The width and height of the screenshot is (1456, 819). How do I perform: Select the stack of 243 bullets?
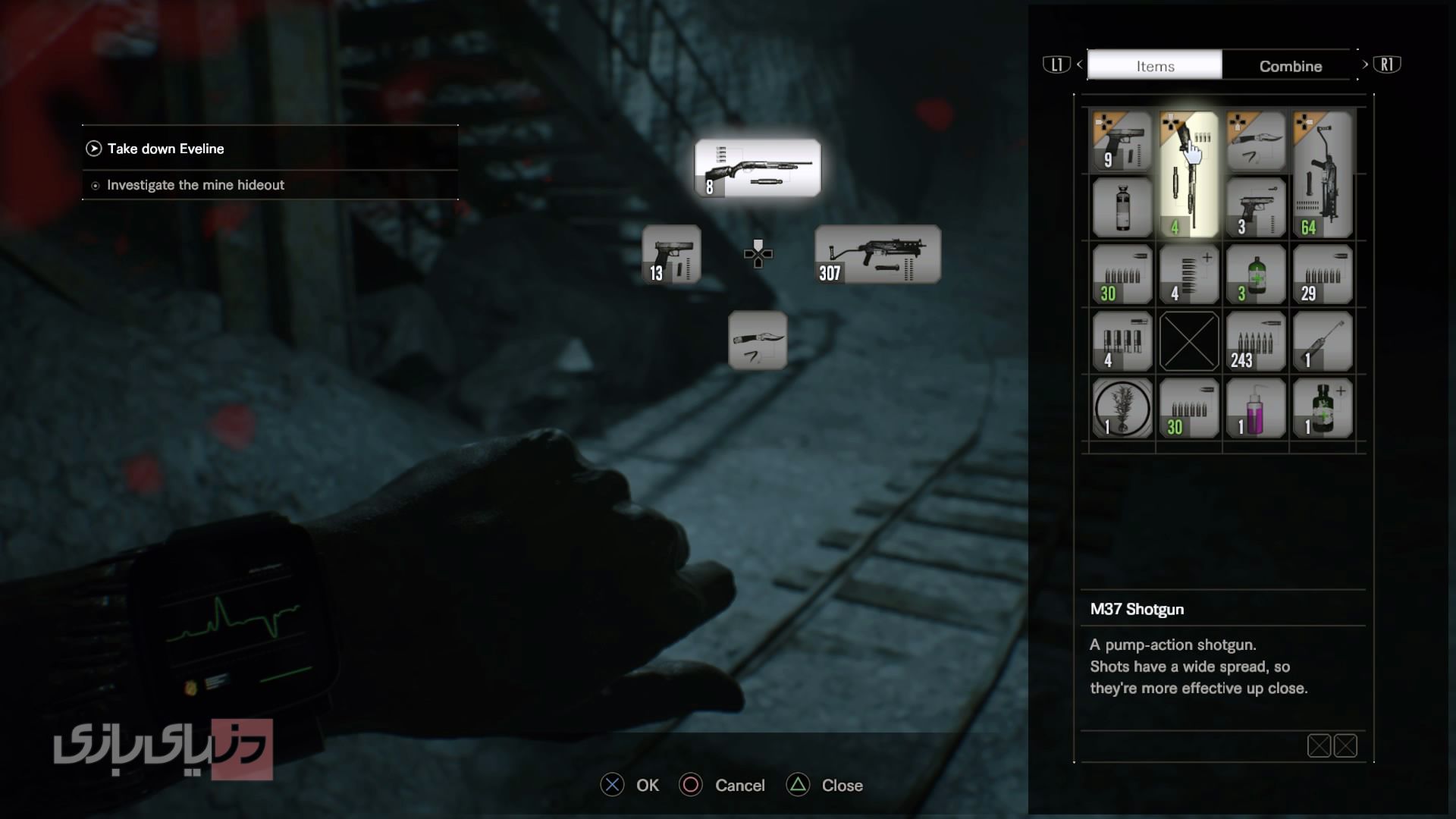pos(1255,341)
